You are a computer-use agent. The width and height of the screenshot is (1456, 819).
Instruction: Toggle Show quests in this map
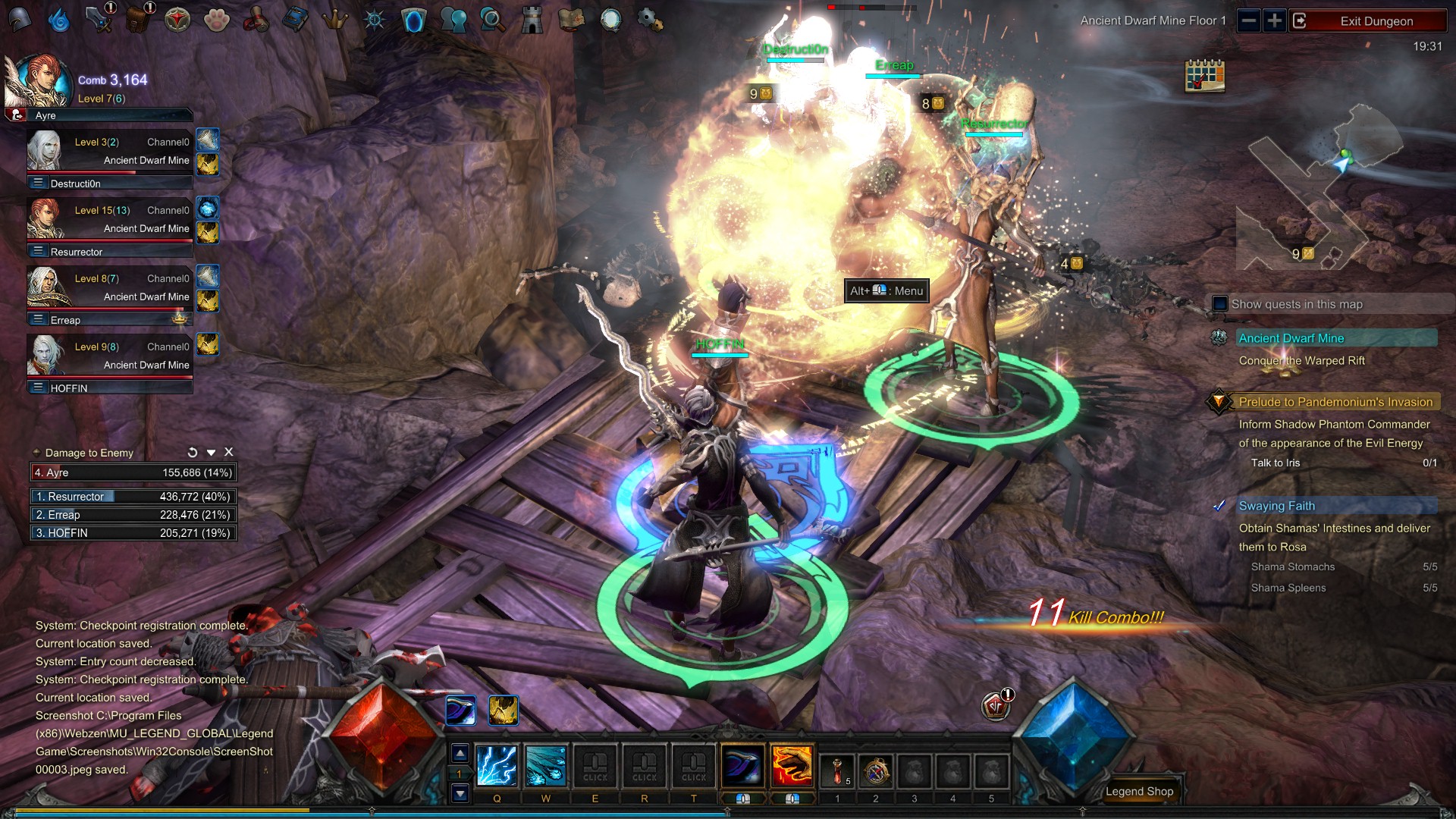click(1220, 304)
